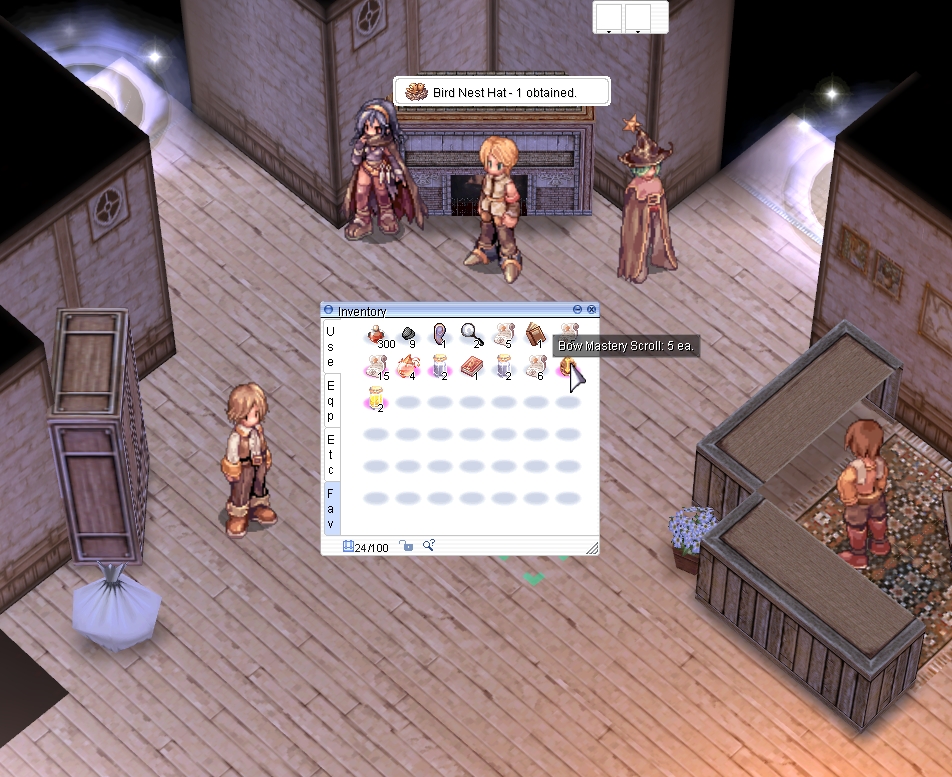Pick the red spell book item
The image size is (952, 777).
click(x=471, y=367)
